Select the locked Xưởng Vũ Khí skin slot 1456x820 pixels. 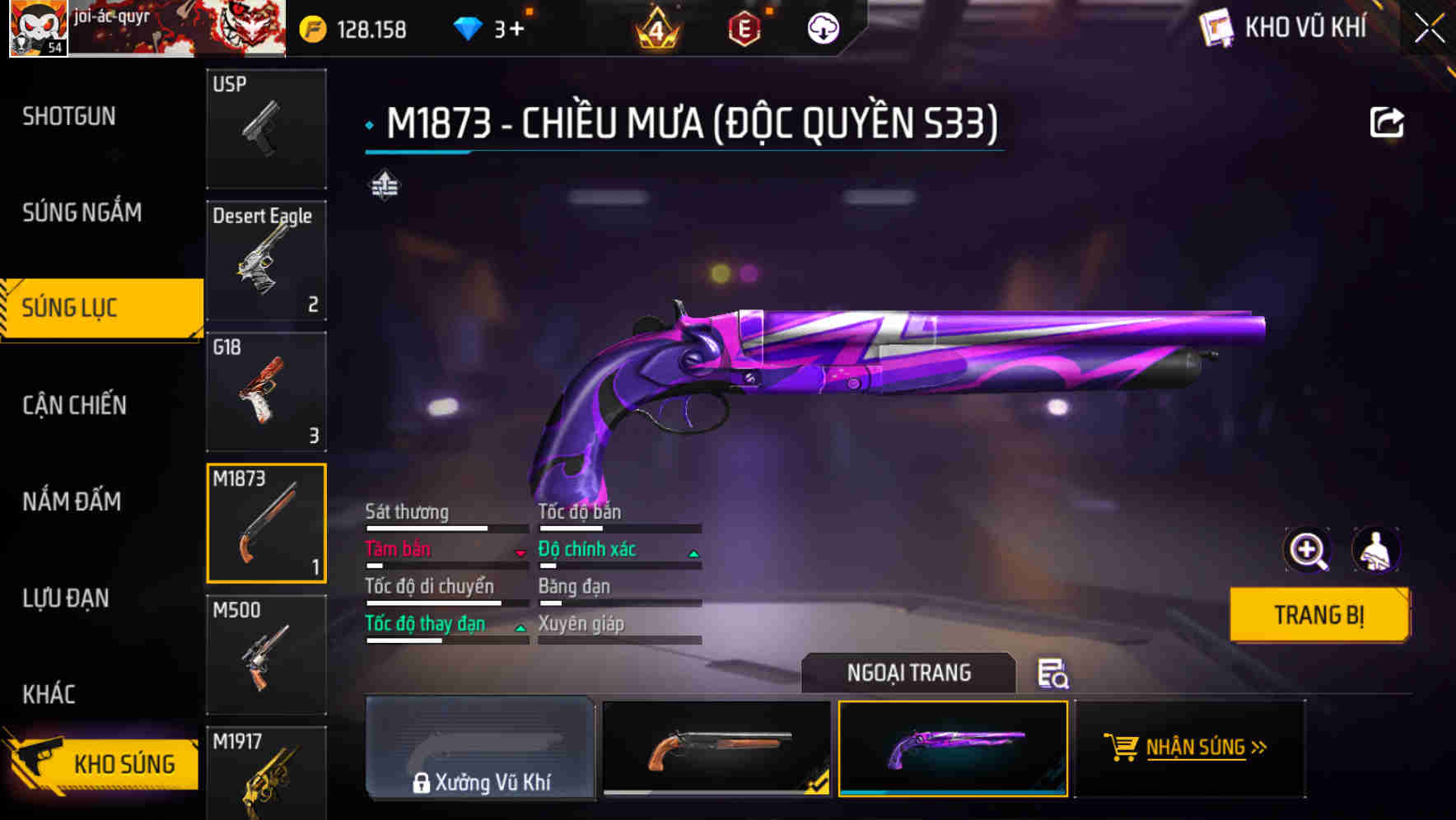pyautogui.click(x=482, y=749)
